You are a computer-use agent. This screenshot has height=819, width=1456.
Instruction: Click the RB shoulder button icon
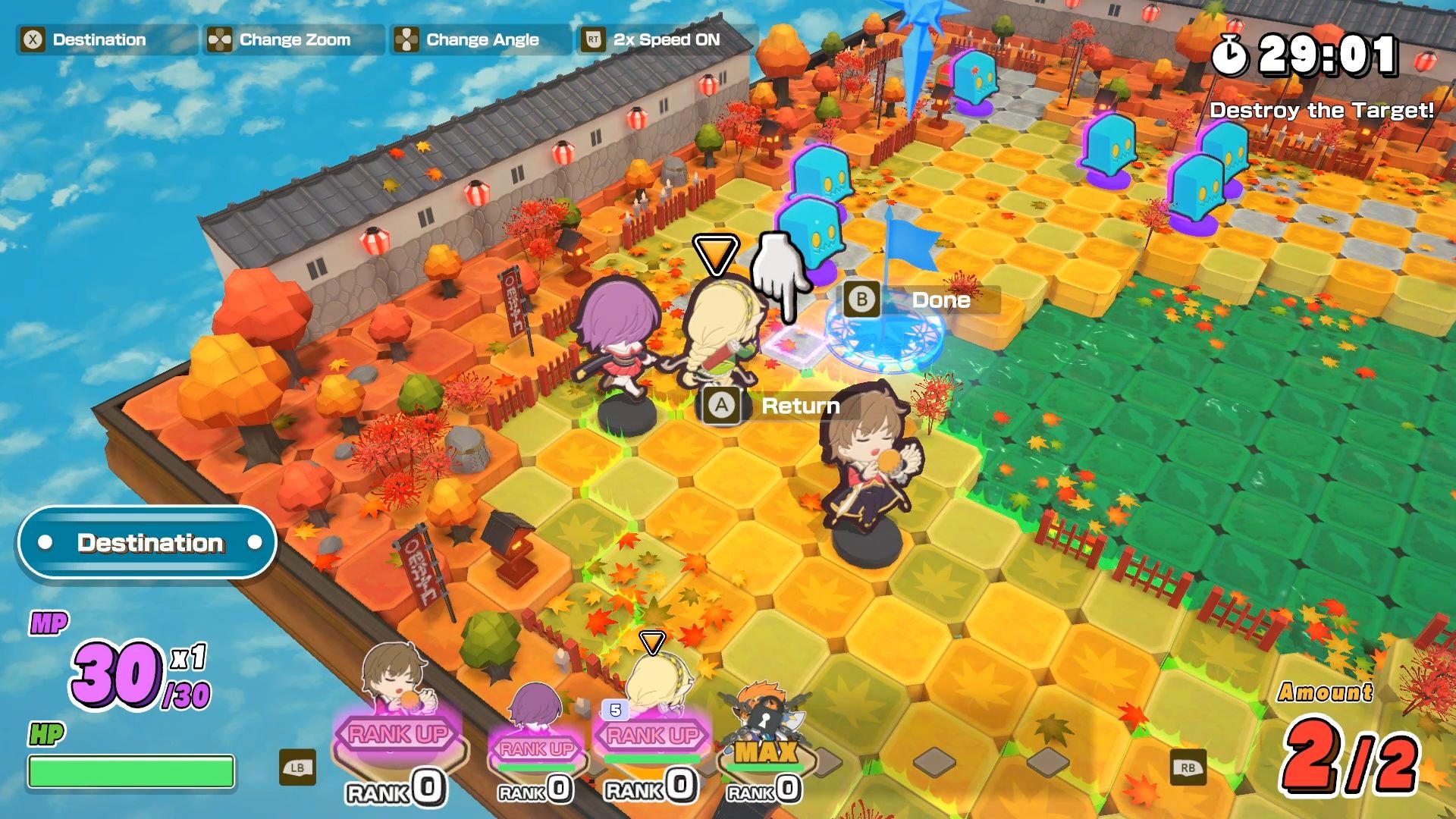(x=1187, y=767)
